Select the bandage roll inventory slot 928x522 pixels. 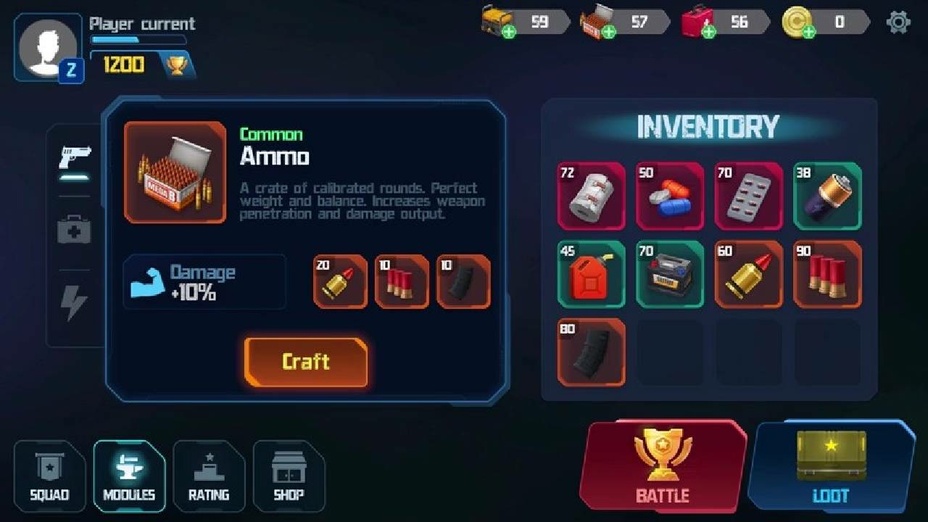[591, 196]
